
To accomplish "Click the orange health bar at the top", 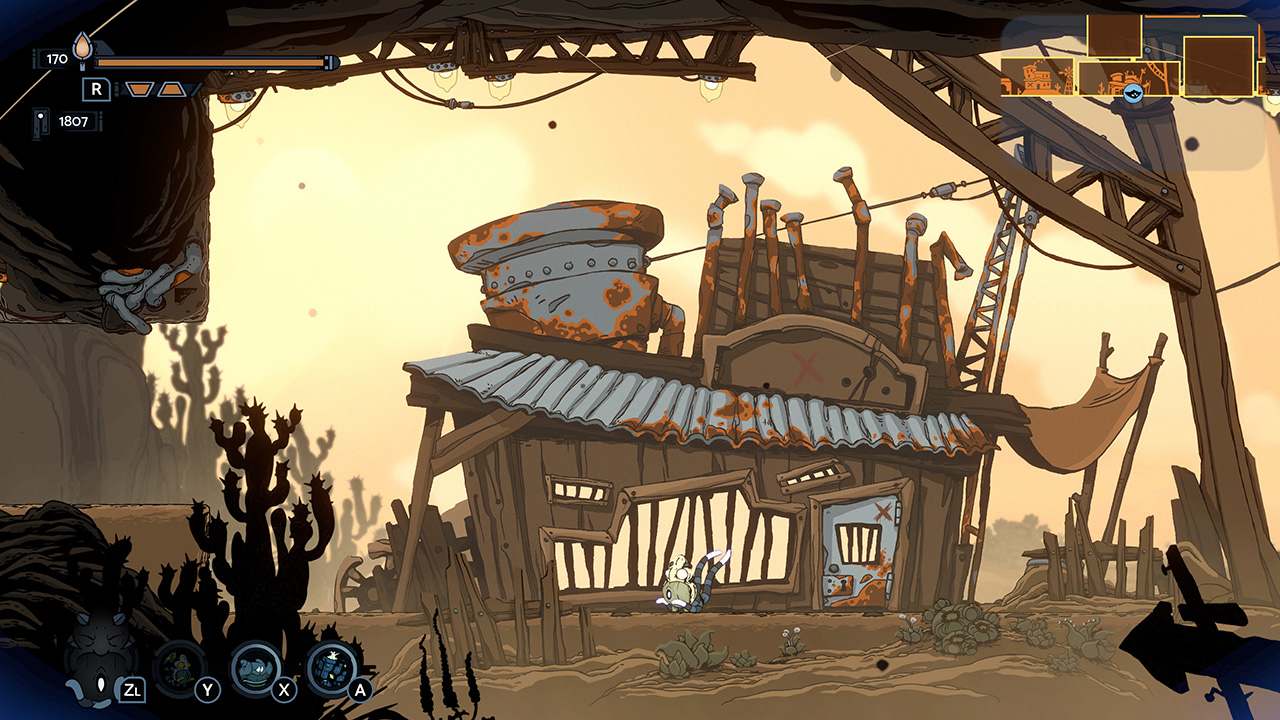I will coord(210,60).
